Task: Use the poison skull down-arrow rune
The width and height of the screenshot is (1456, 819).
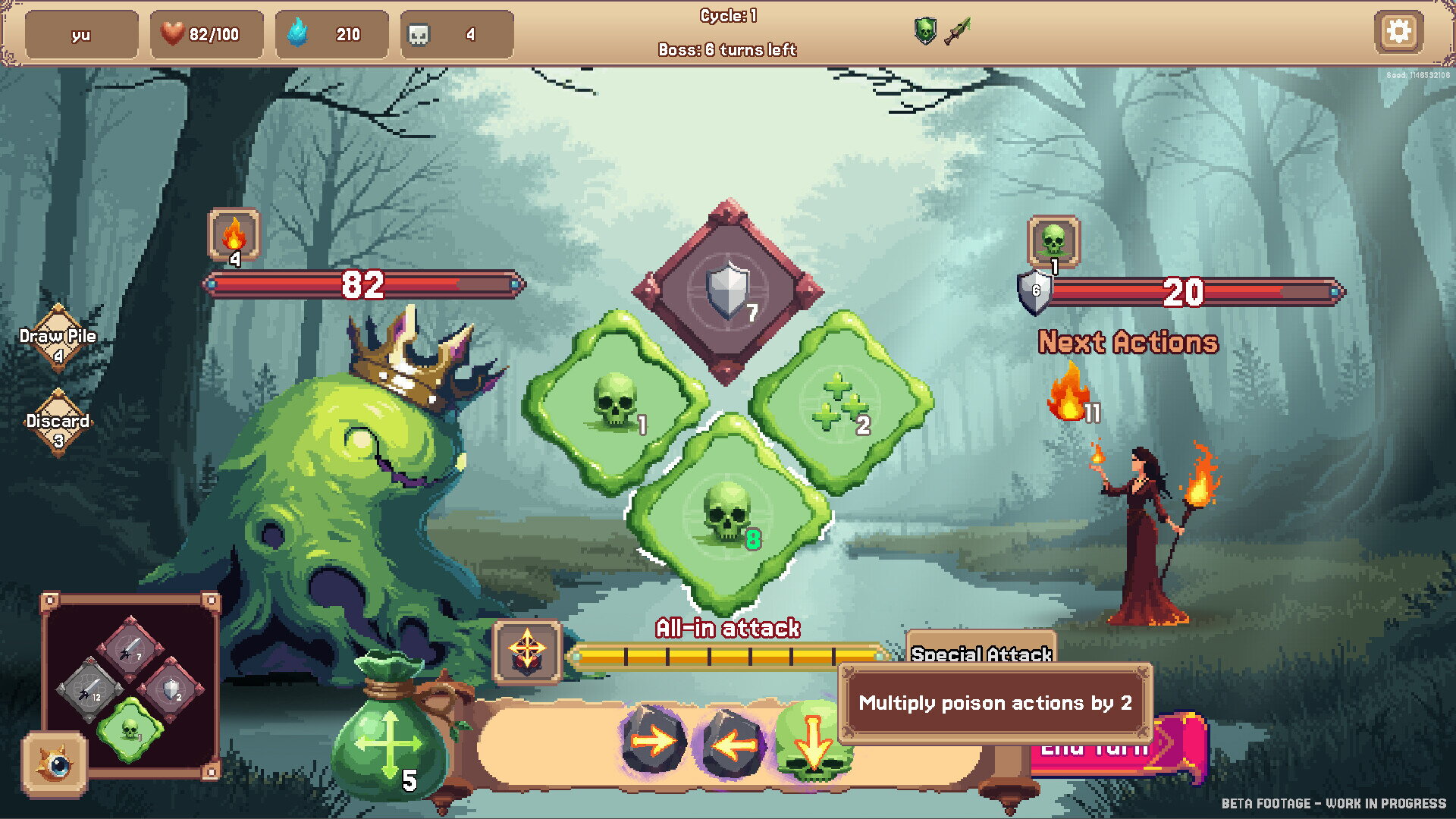Action: click(x=810, y=745)
